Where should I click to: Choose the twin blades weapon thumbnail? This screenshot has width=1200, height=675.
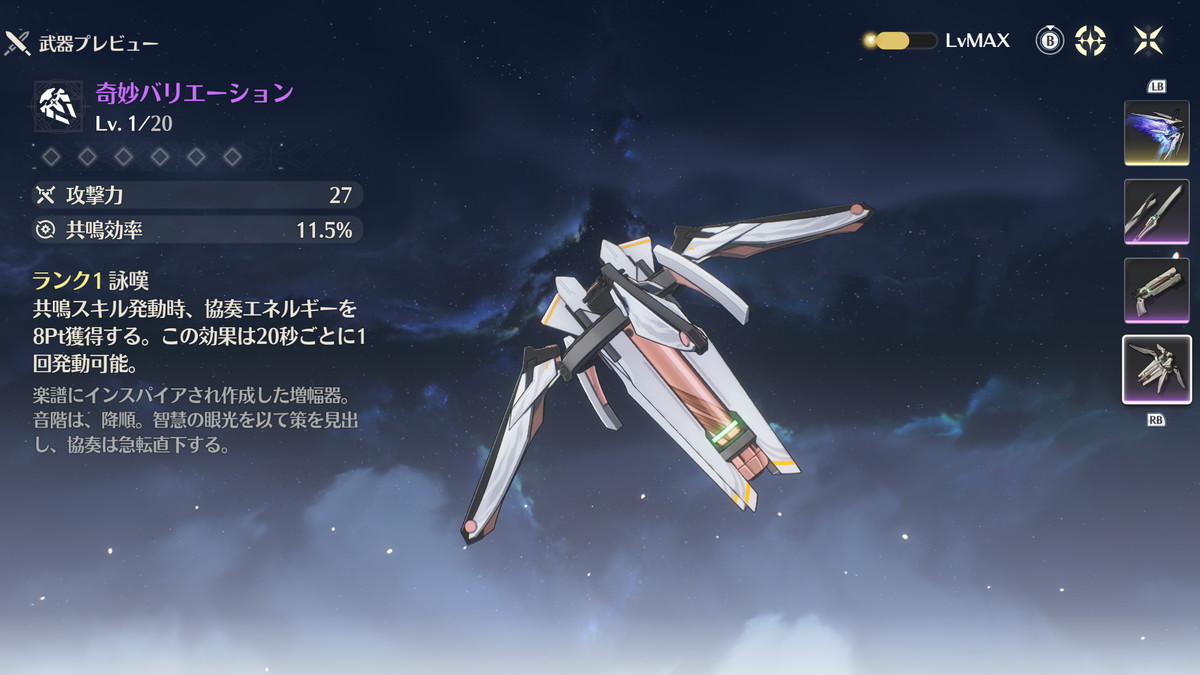click(x=1156, y=211)
